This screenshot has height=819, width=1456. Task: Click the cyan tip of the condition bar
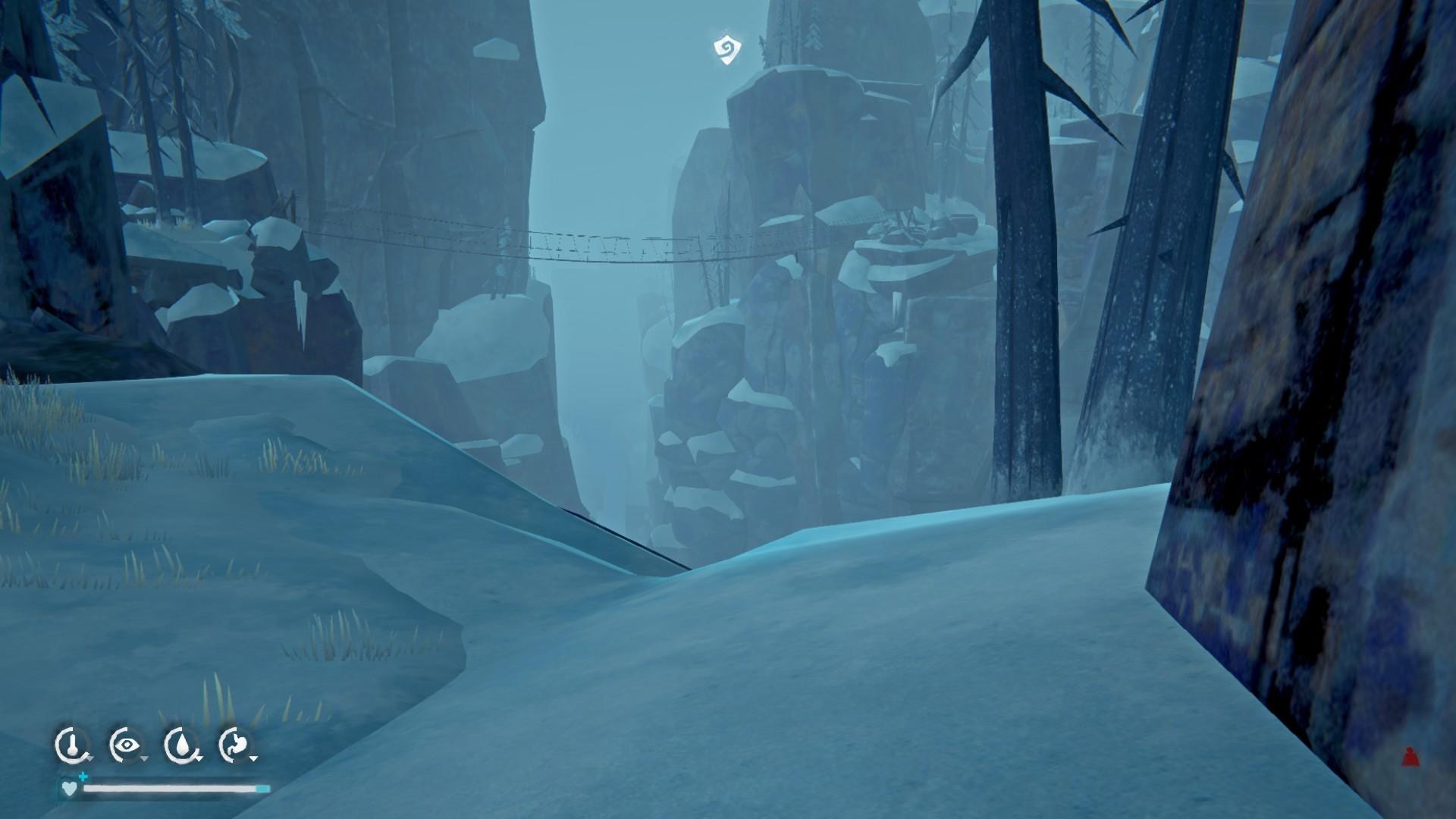262,789
